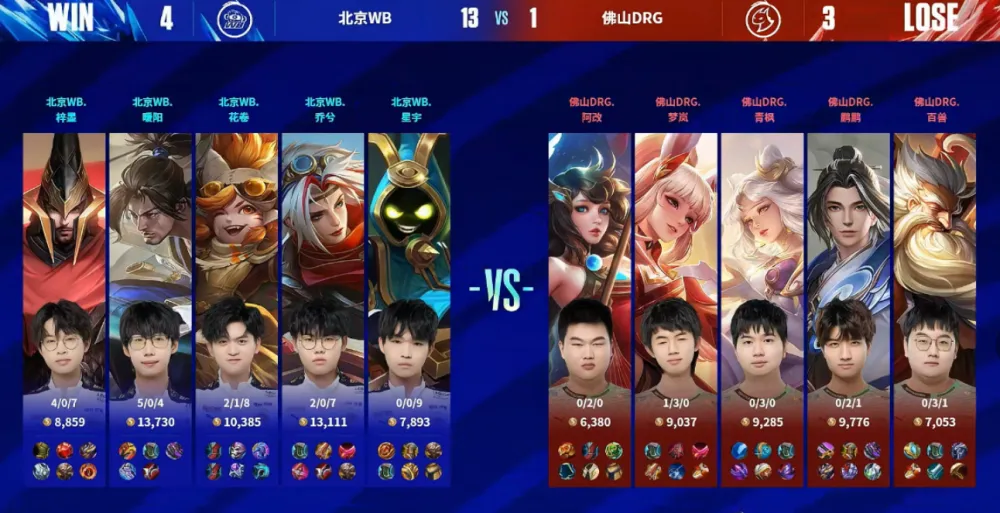The width and height of the screenshot is (1000, 513).
Task: Open 佛山DRG player 阿改's card
Action: click(590, 262)
